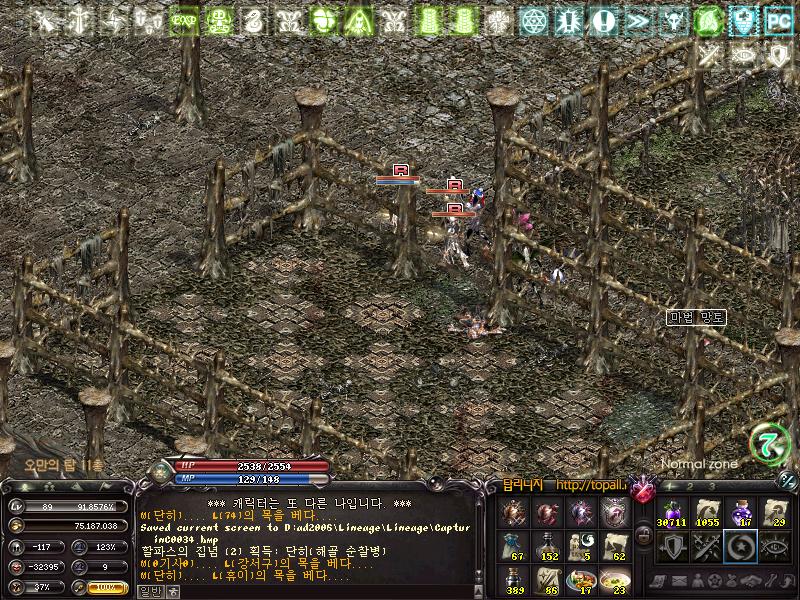Activate the crossed swords skill slot
Screen dimensions: 800x600
(707, 546)
